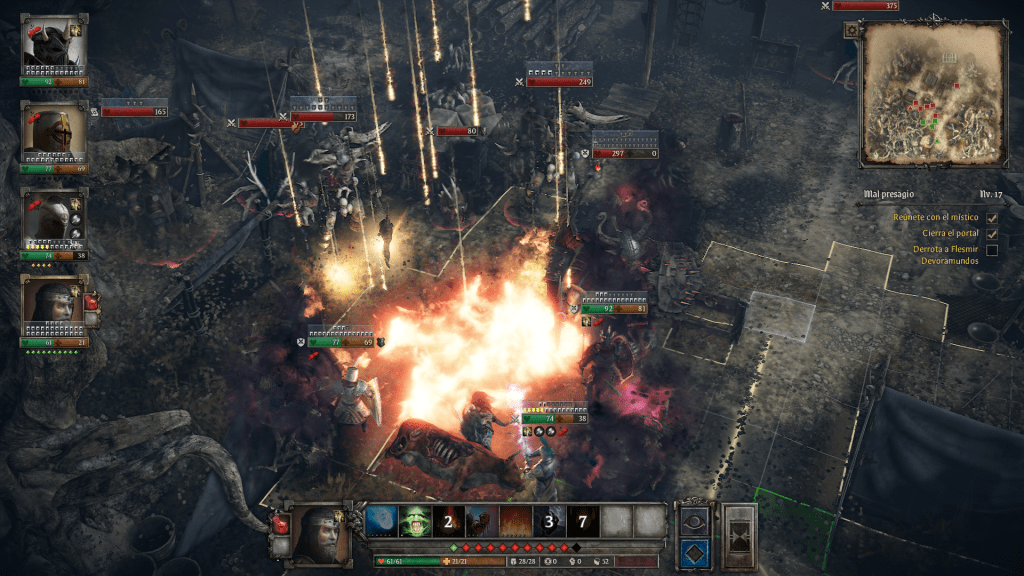Image resolution: width=1024 pixels, height=576 pixels.
Task: Select the skill on cooldown showing 7
Action: (583, 521)
